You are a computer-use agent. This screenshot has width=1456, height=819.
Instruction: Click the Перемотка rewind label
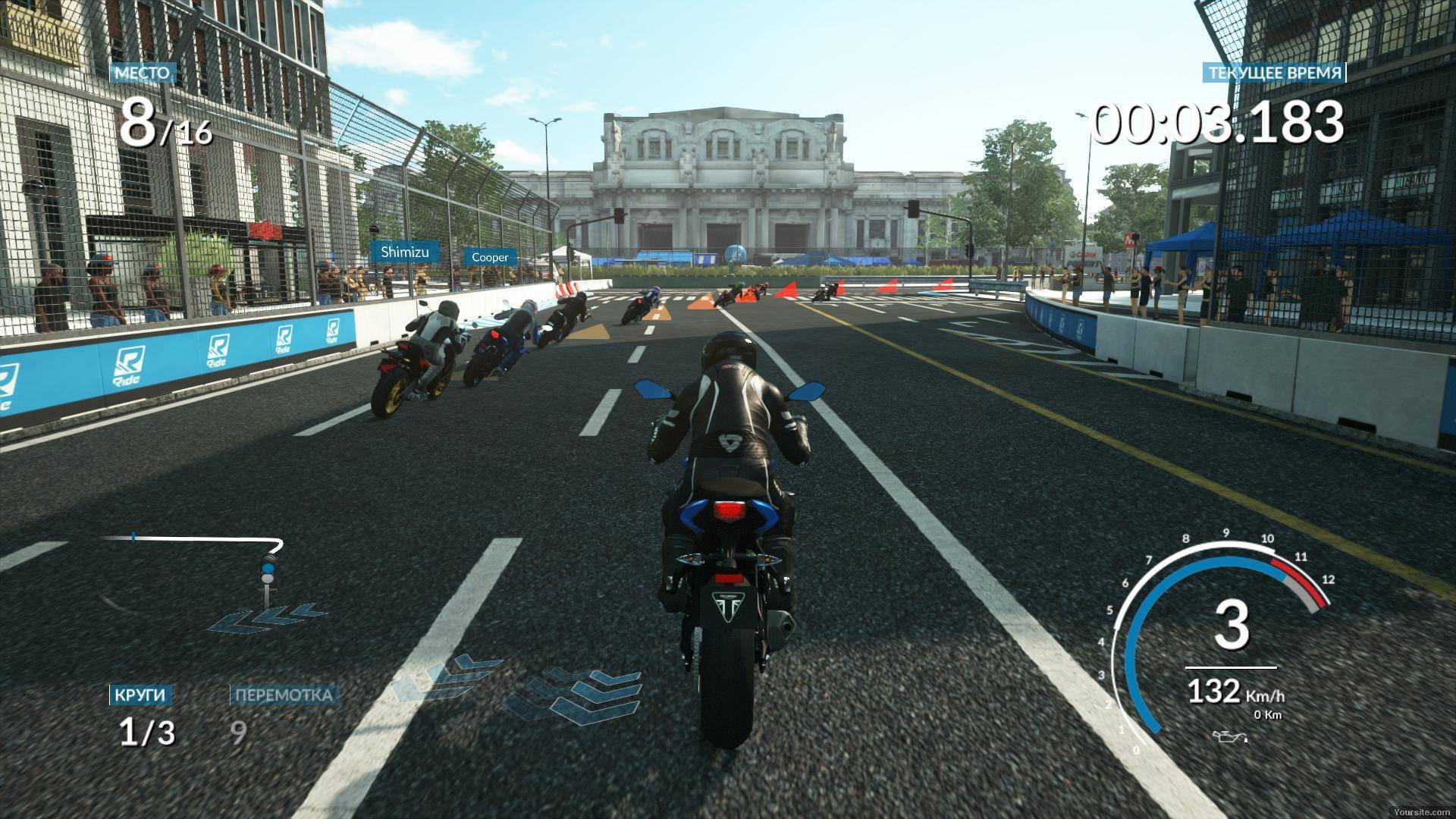coord(284,695)
